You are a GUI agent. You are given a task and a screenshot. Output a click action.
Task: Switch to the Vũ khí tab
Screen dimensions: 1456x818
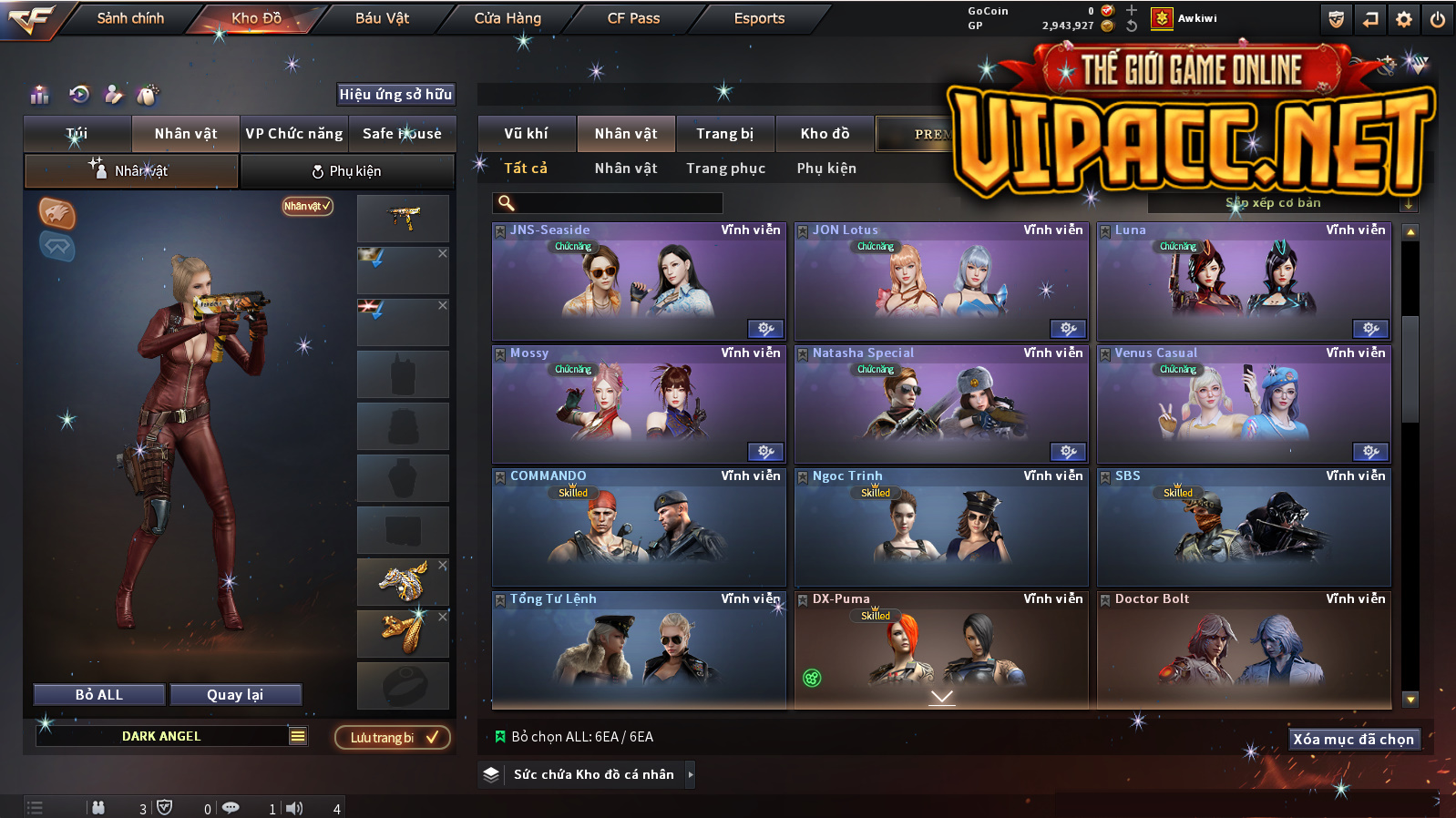click(526, 134)
